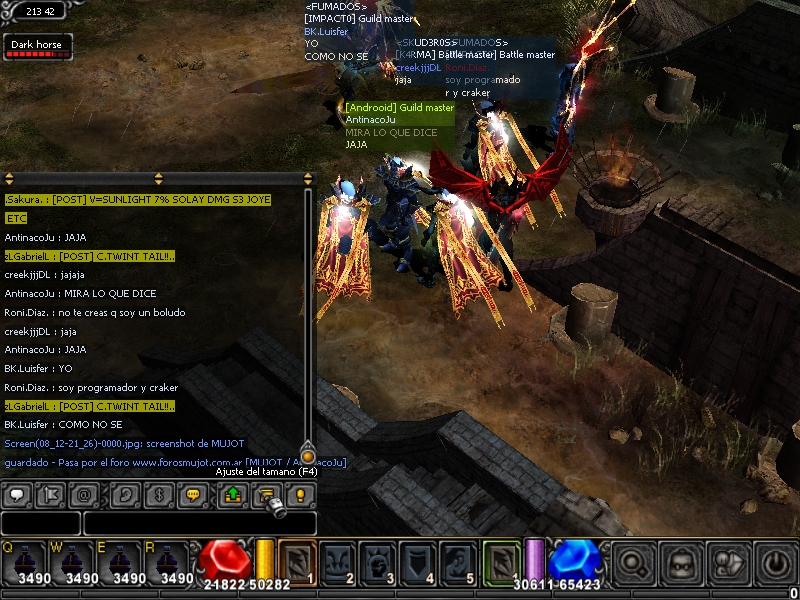Toggle the ear whisper button

click(126, 494)
